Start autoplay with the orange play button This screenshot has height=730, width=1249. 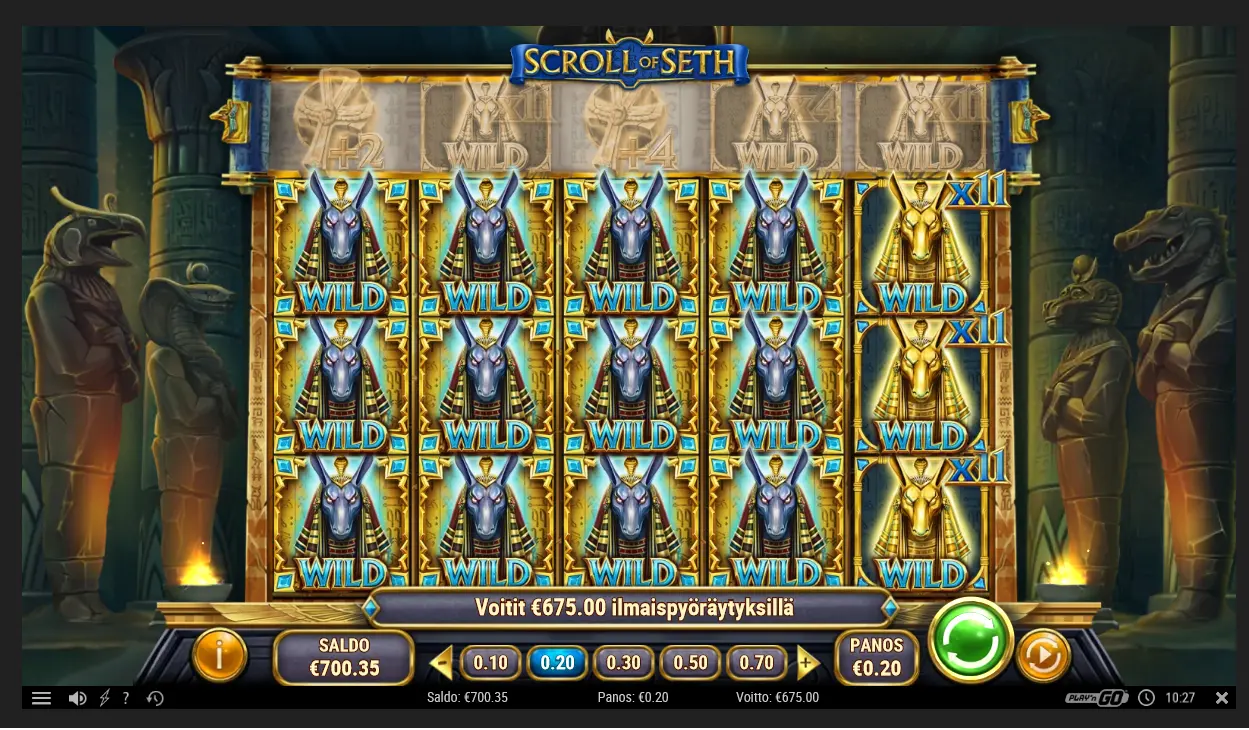[x=1043, y=656]
